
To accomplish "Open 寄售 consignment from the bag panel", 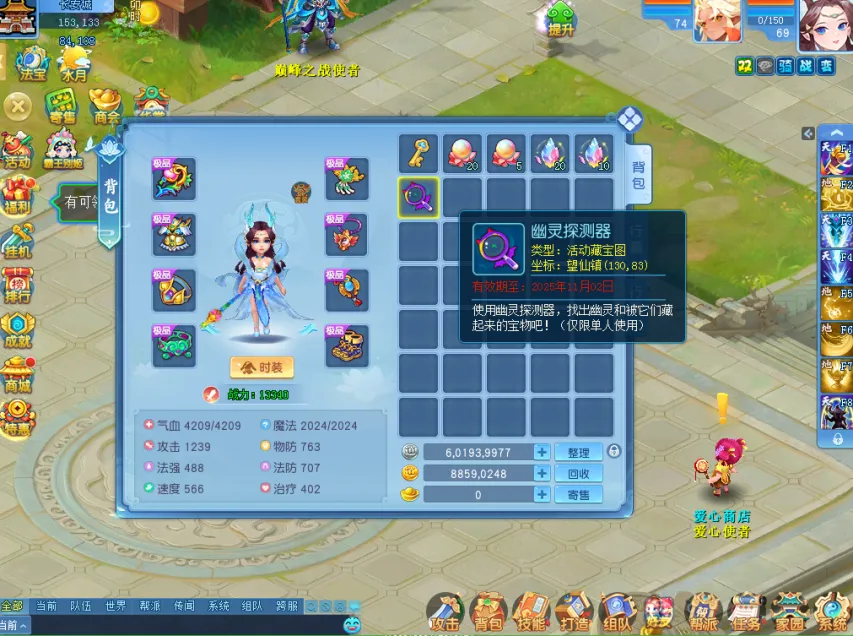I will [578, 494].
